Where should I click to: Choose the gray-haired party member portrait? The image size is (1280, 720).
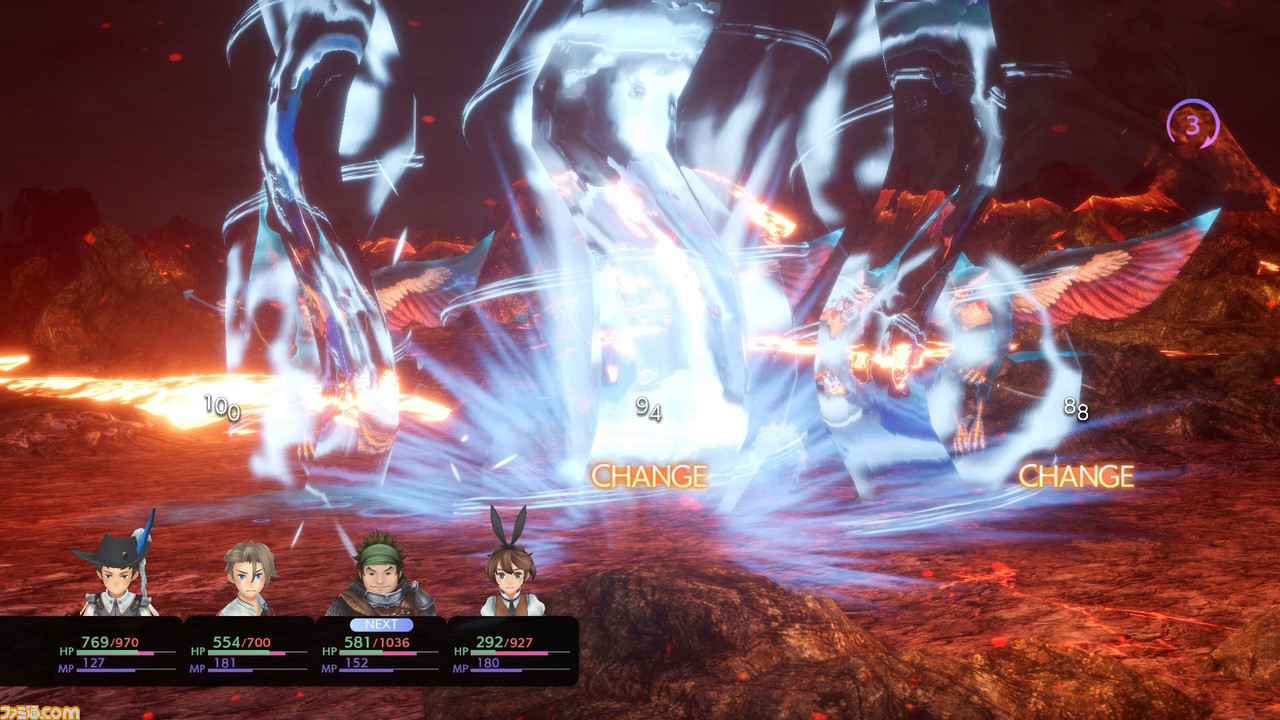coord(248,578)
